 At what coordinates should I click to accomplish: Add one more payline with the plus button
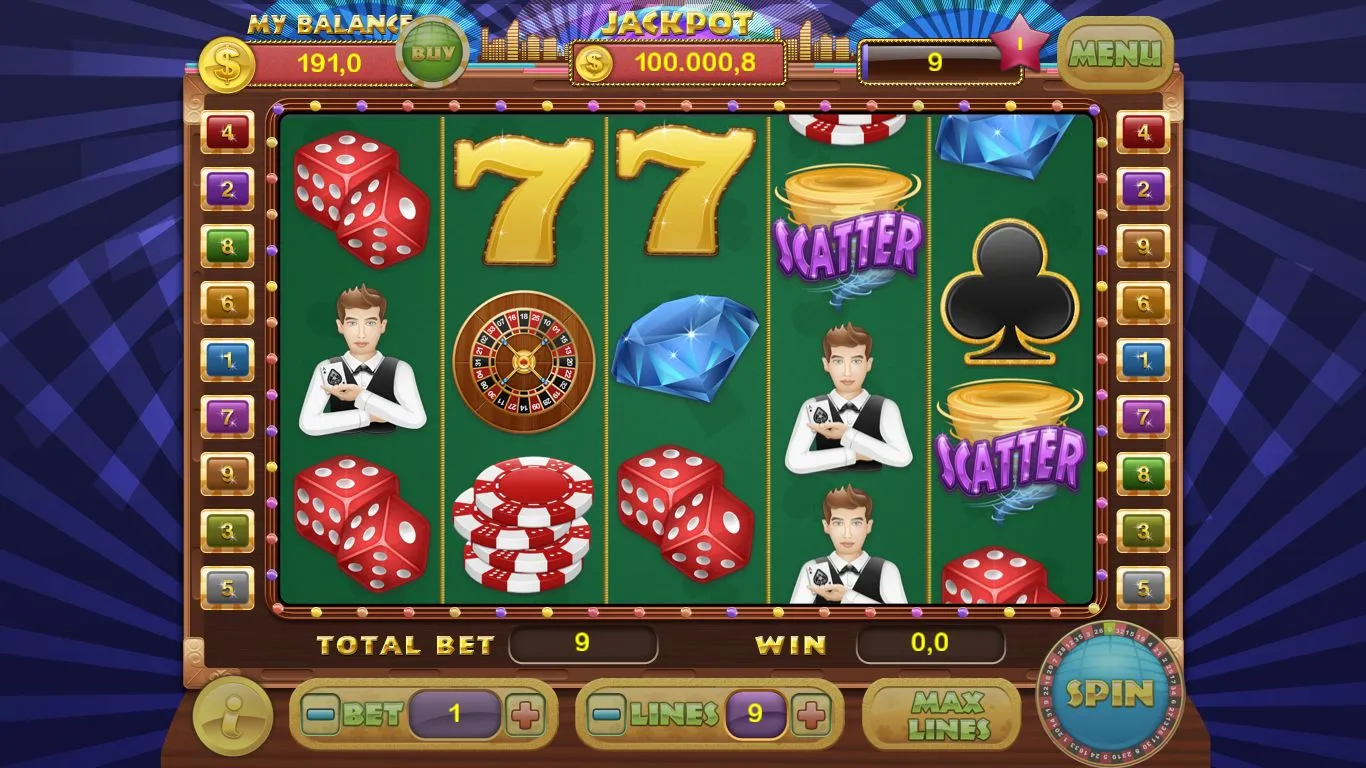(810, 714)
